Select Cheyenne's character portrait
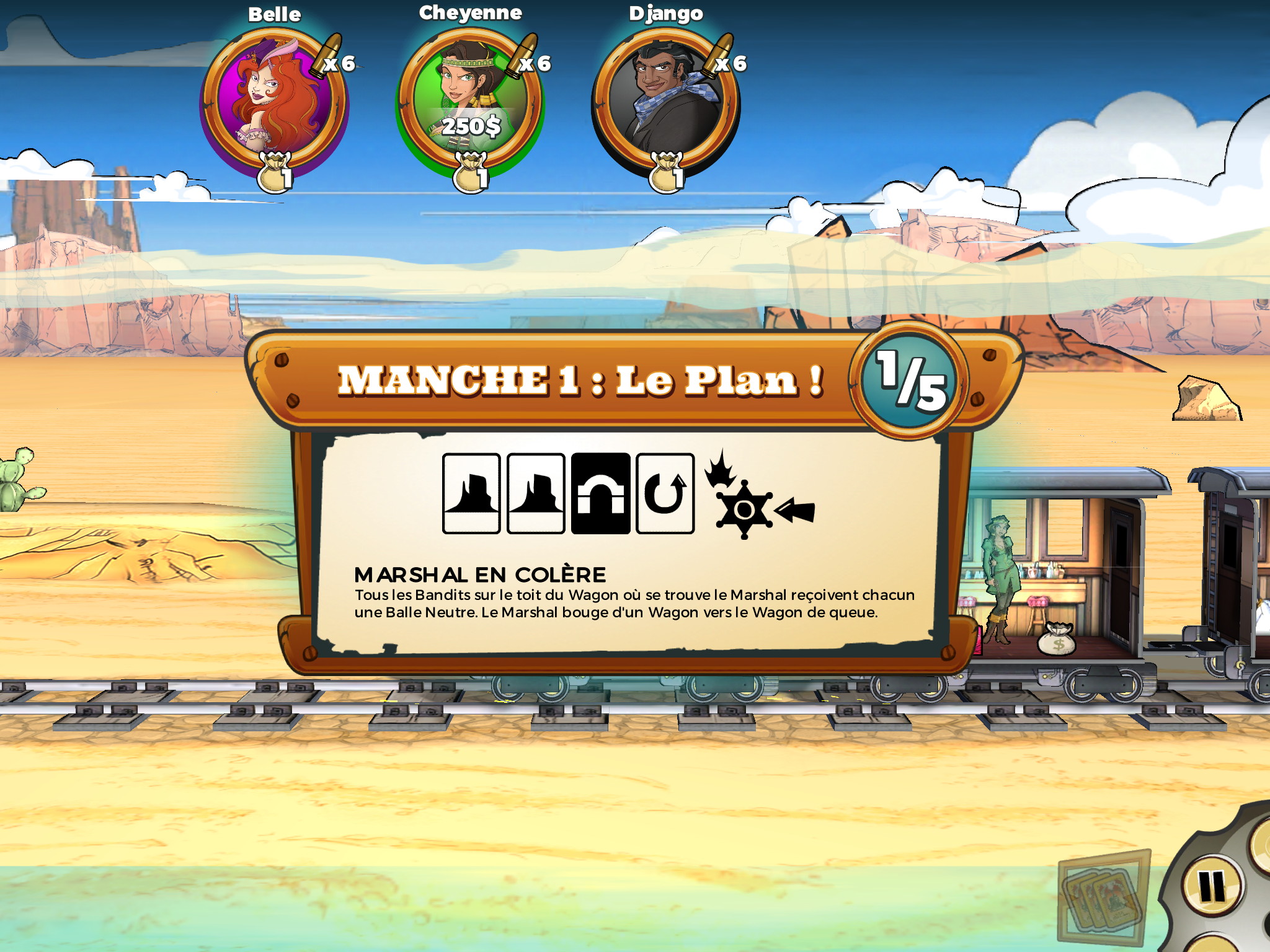Image resolution: width=1270 pixels, height=952 pixels. pos(470,101)
